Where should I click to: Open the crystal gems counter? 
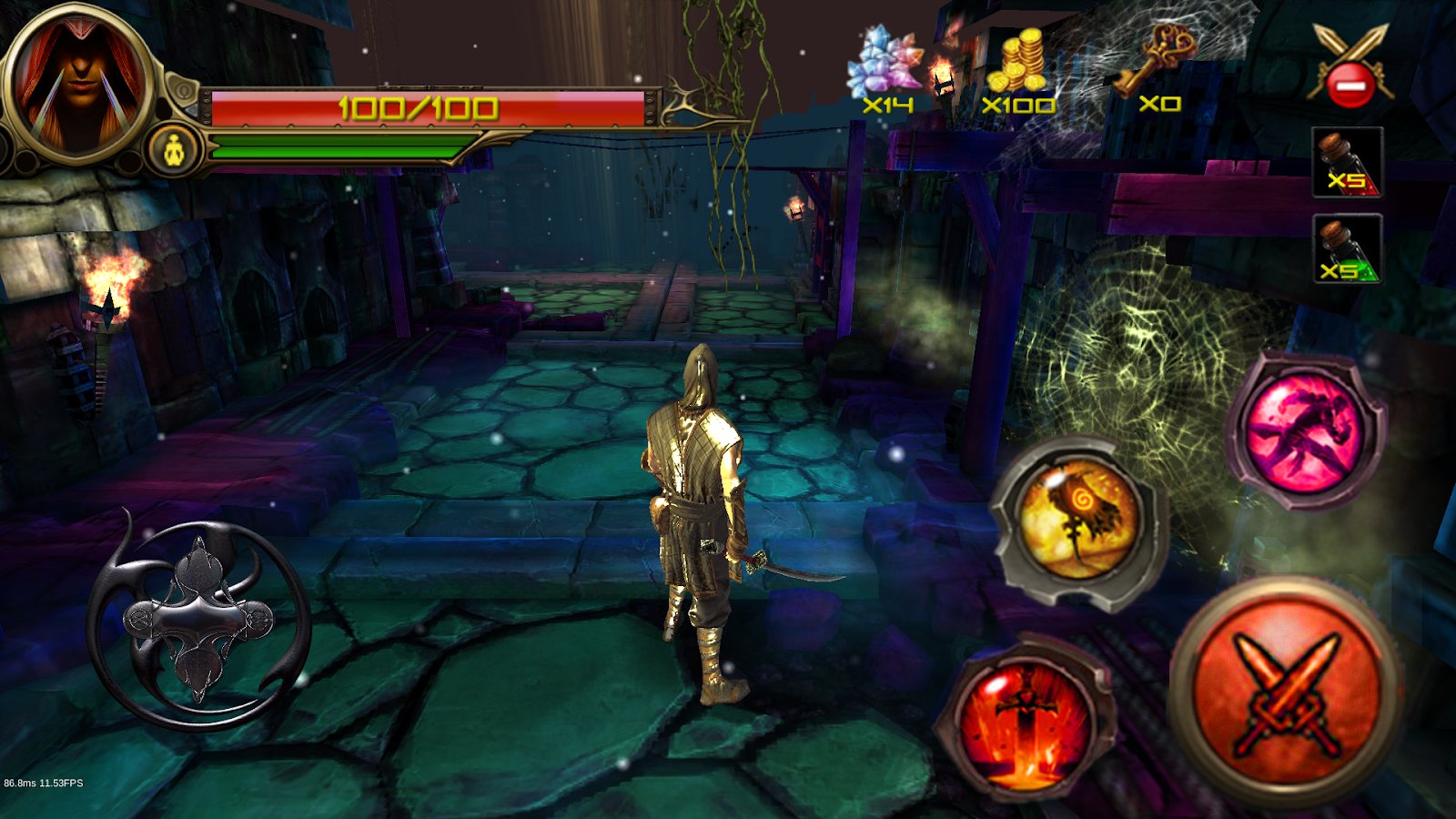[x=883, y=66]
